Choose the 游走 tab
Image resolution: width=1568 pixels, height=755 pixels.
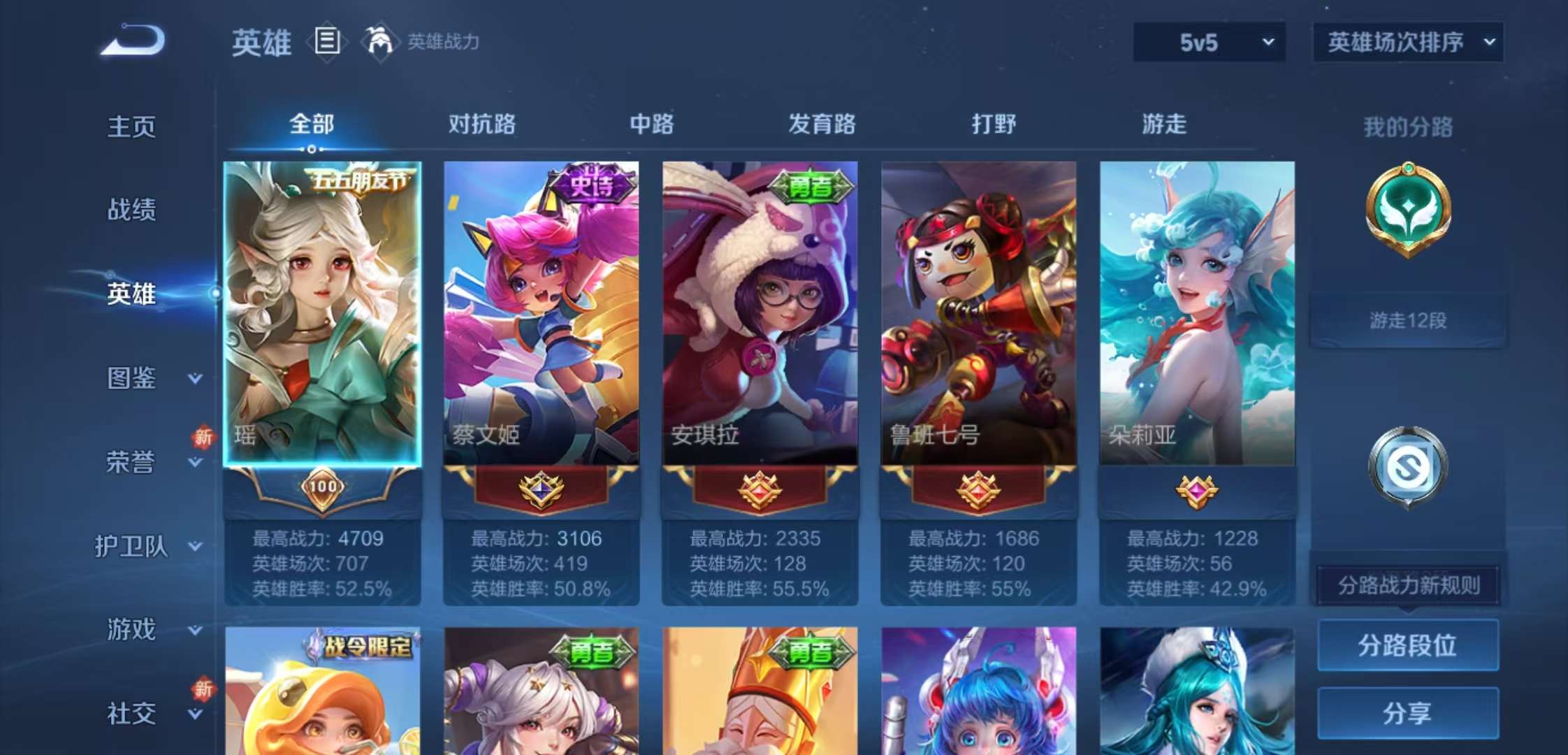[1163, 124]
